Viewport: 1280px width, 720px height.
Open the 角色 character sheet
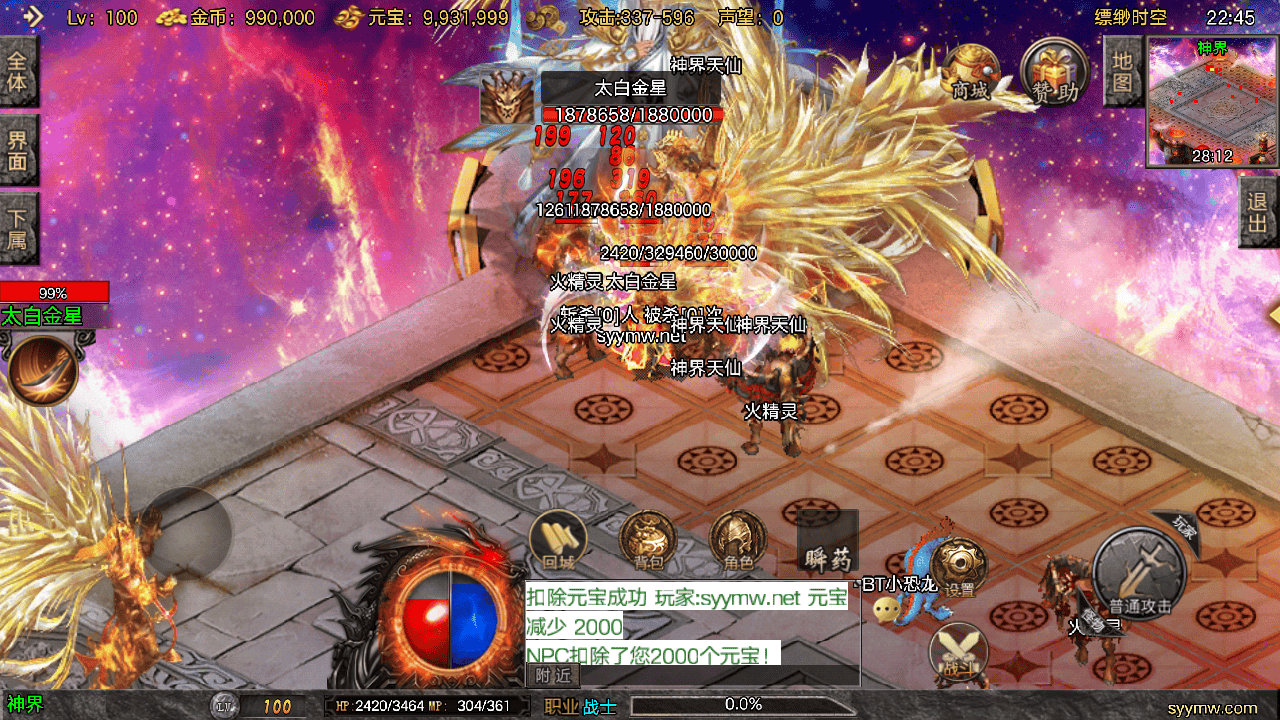[738, 541]
